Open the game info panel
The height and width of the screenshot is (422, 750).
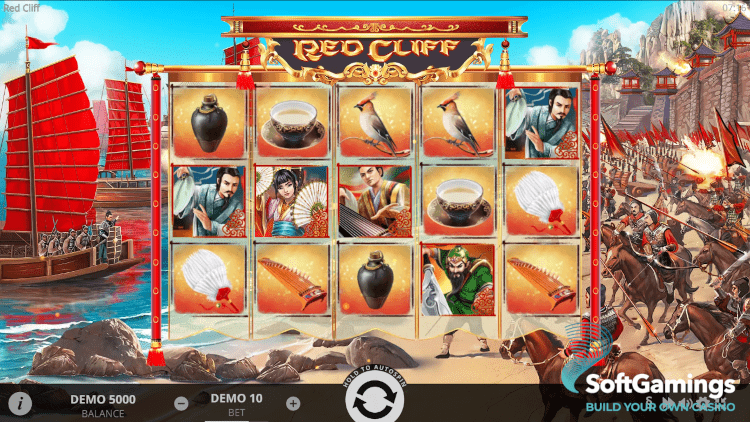[21, 403]
